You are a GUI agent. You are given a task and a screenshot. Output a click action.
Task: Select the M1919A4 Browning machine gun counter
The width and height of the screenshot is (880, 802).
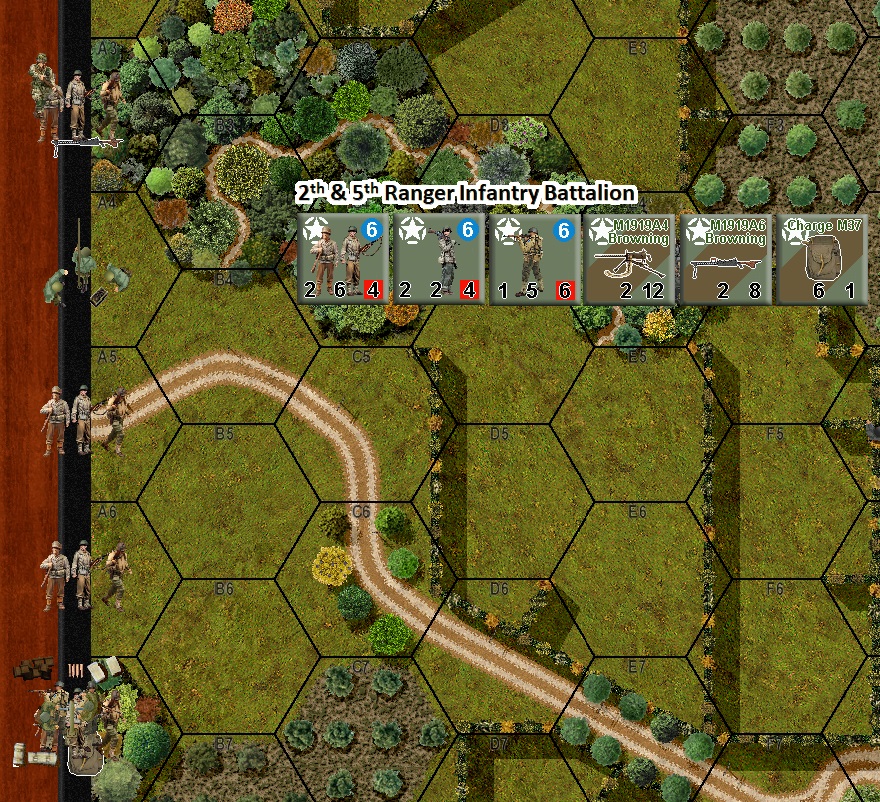(630, 259)
